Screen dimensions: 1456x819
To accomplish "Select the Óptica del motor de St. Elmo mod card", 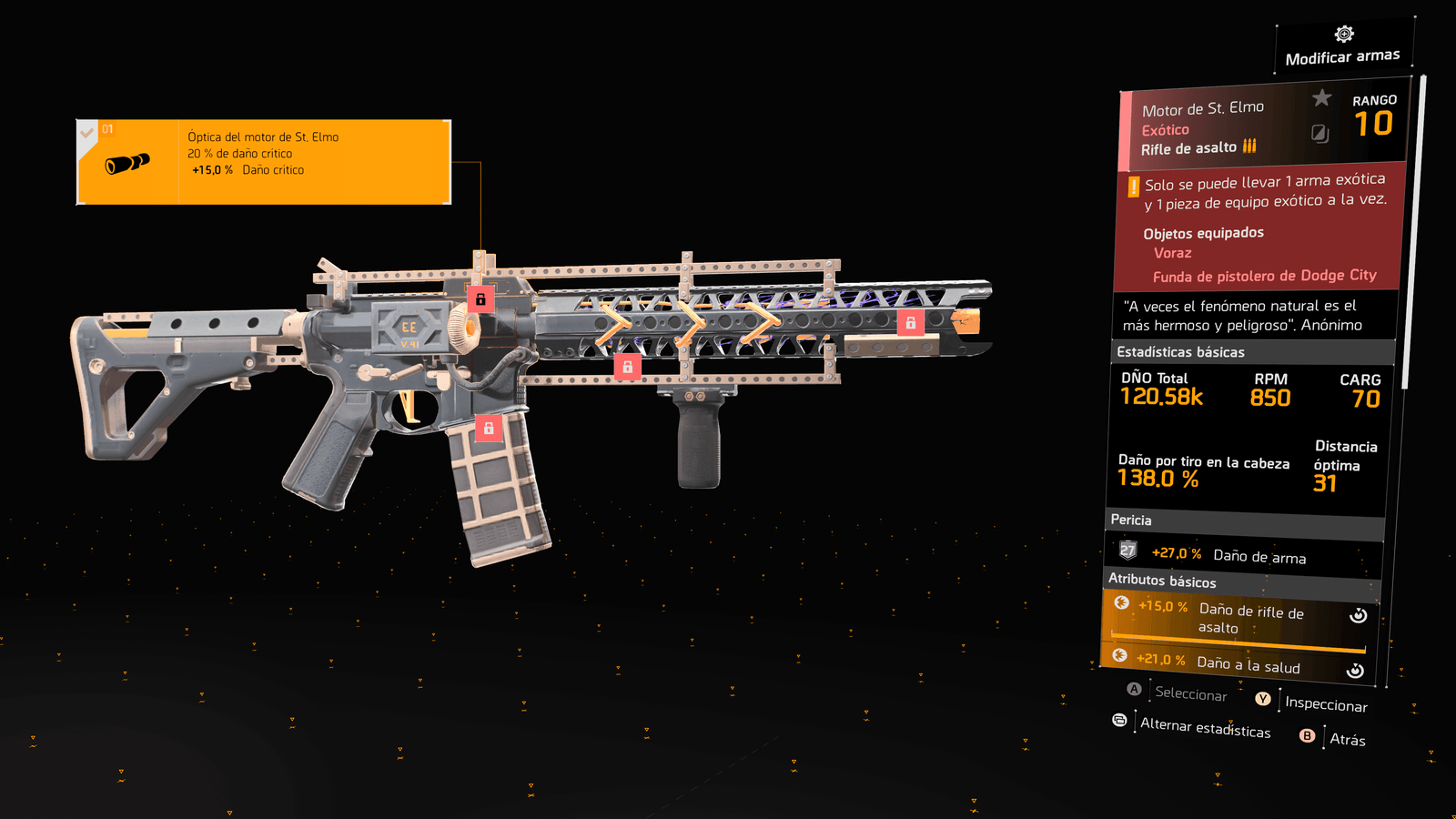I will coord(264,162).
